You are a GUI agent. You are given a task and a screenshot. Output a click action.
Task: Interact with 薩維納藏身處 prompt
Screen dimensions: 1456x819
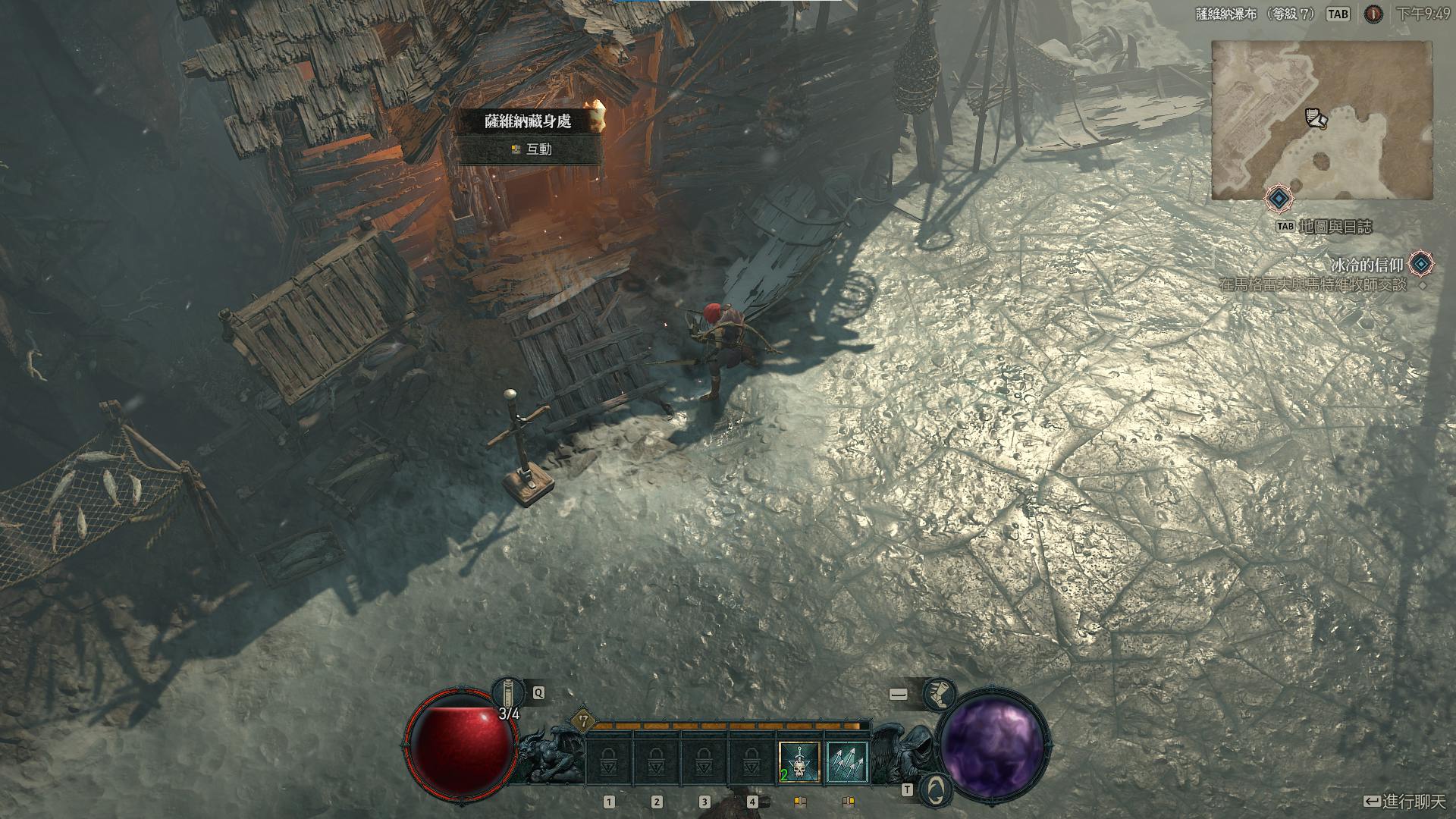coord(530,150)
